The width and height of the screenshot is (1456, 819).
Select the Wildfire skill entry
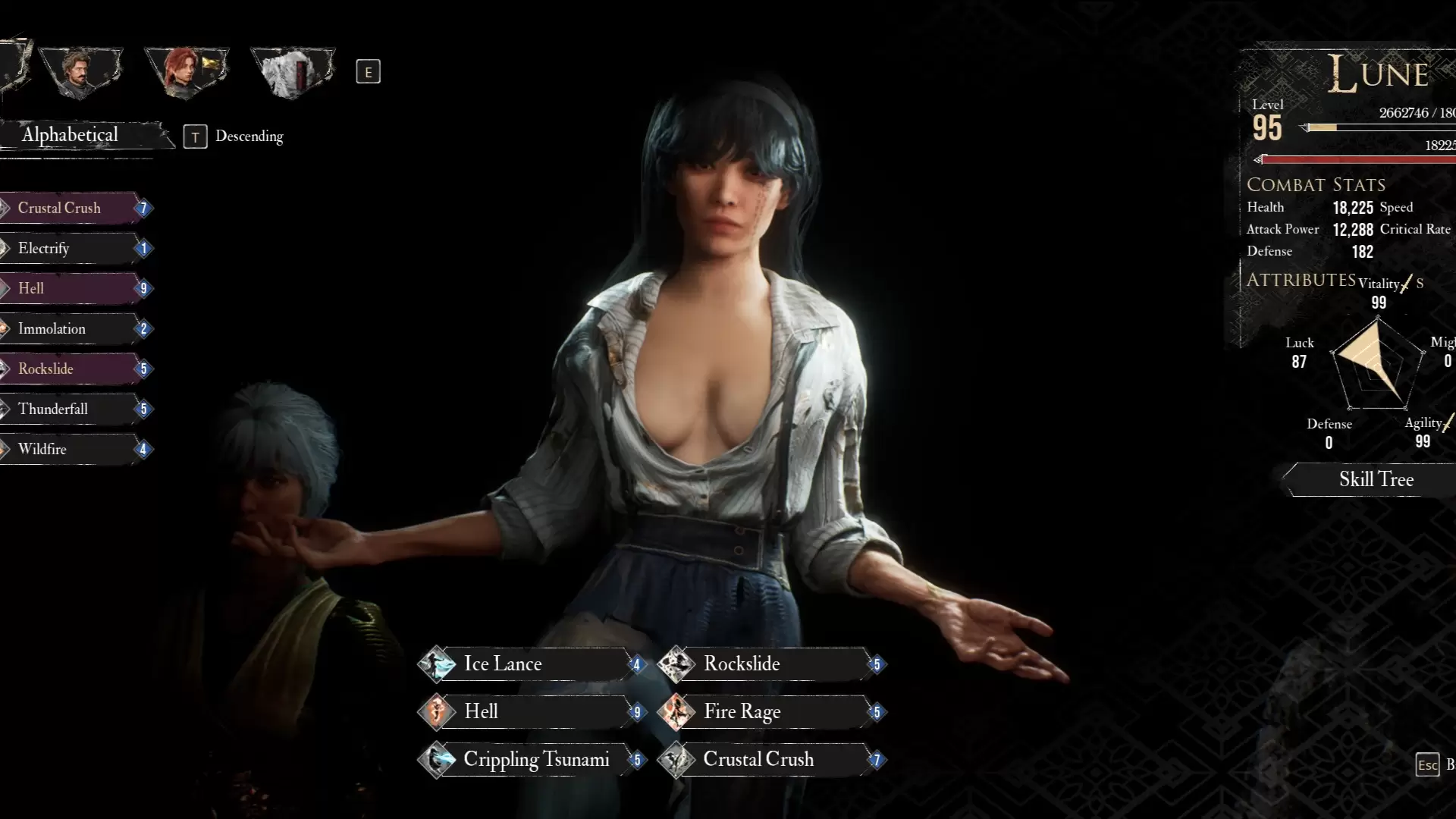[x=72, y=450]
